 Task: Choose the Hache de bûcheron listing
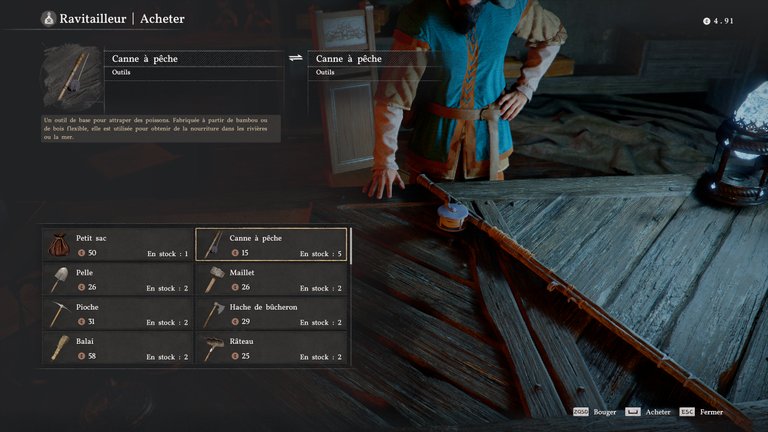271,314
